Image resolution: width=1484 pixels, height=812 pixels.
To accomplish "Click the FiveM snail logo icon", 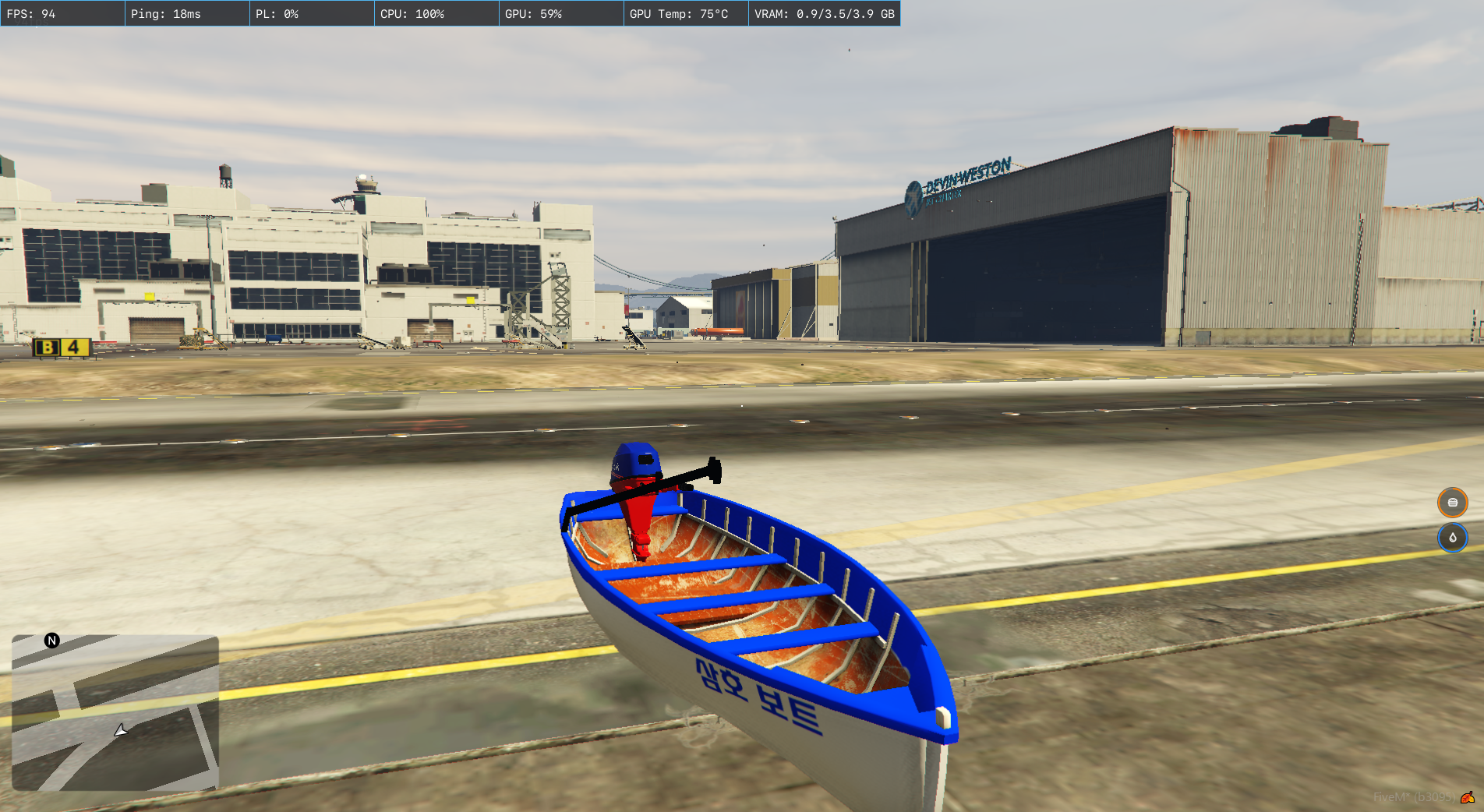I will 1467,797.
